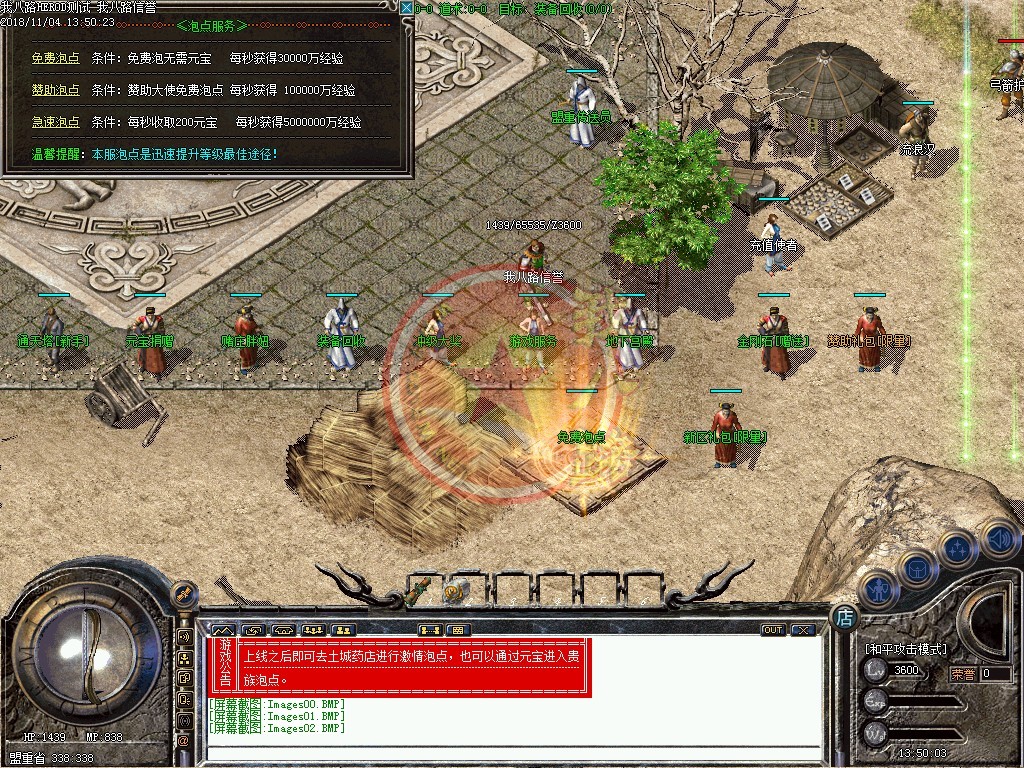
Task: Close the 泡点服务 dialog window
Action: point(406,8)
